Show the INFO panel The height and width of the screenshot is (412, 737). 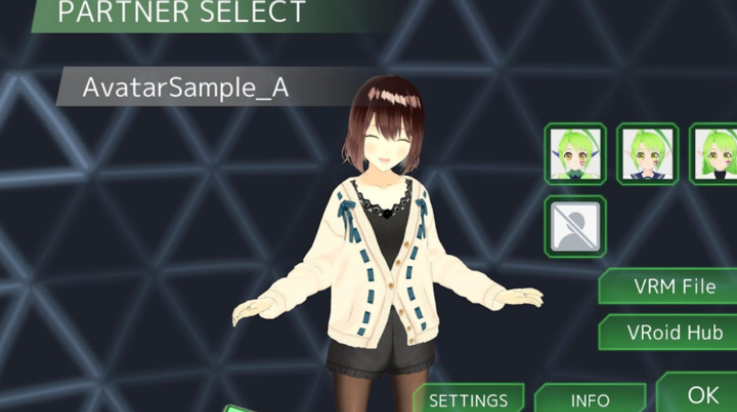(x=590, y=399)
